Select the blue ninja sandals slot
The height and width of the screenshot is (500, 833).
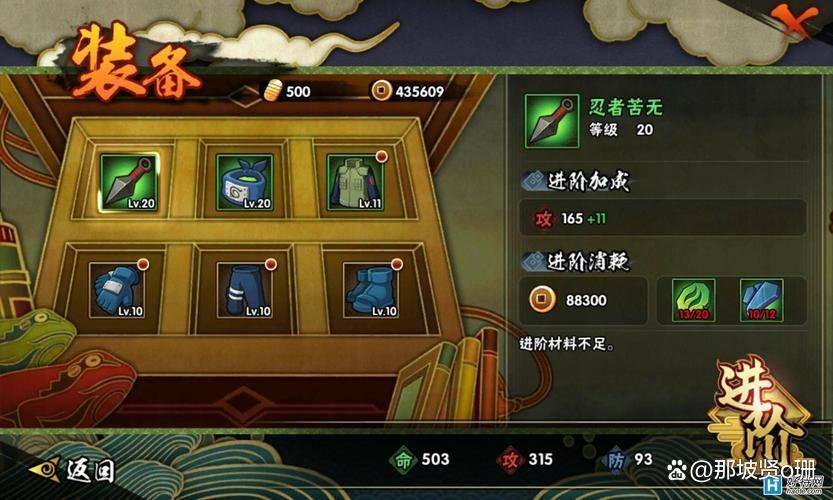tap(371, 291)
